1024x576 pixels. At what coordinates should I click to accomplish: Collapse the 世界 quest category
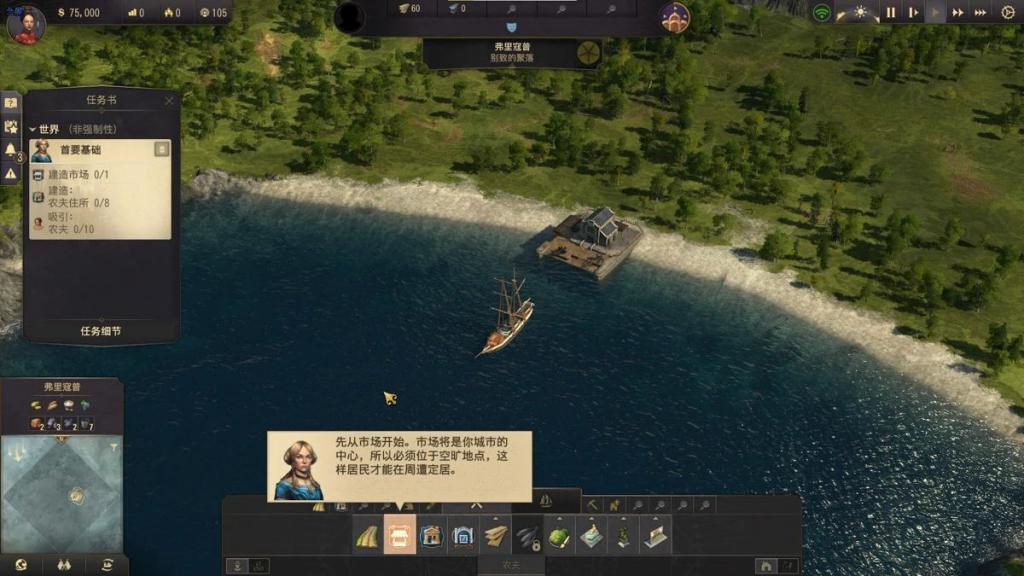tap(33, 129)
